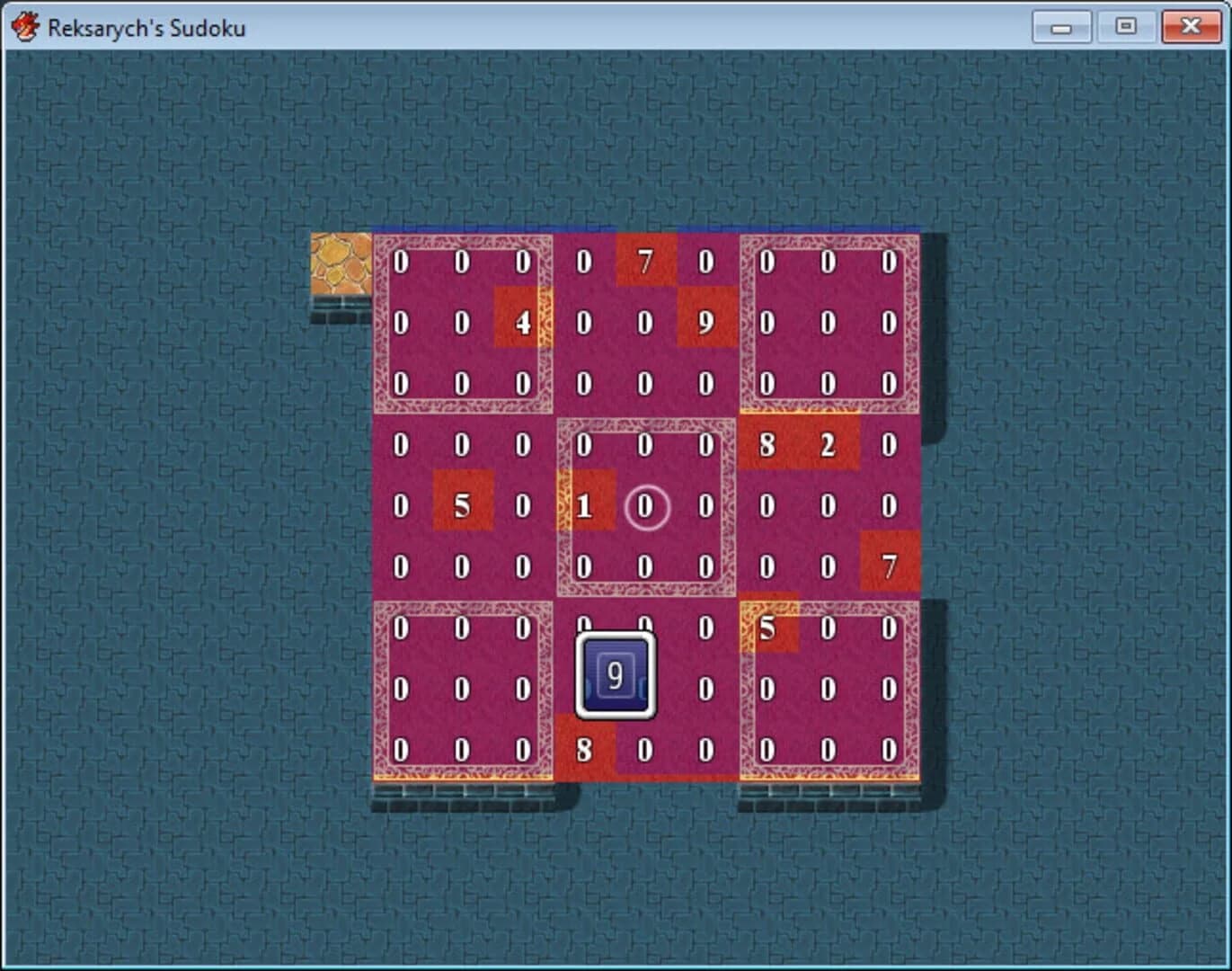
Task: Click the 8 tile in the middle-right block
Action: pos(767,444)
